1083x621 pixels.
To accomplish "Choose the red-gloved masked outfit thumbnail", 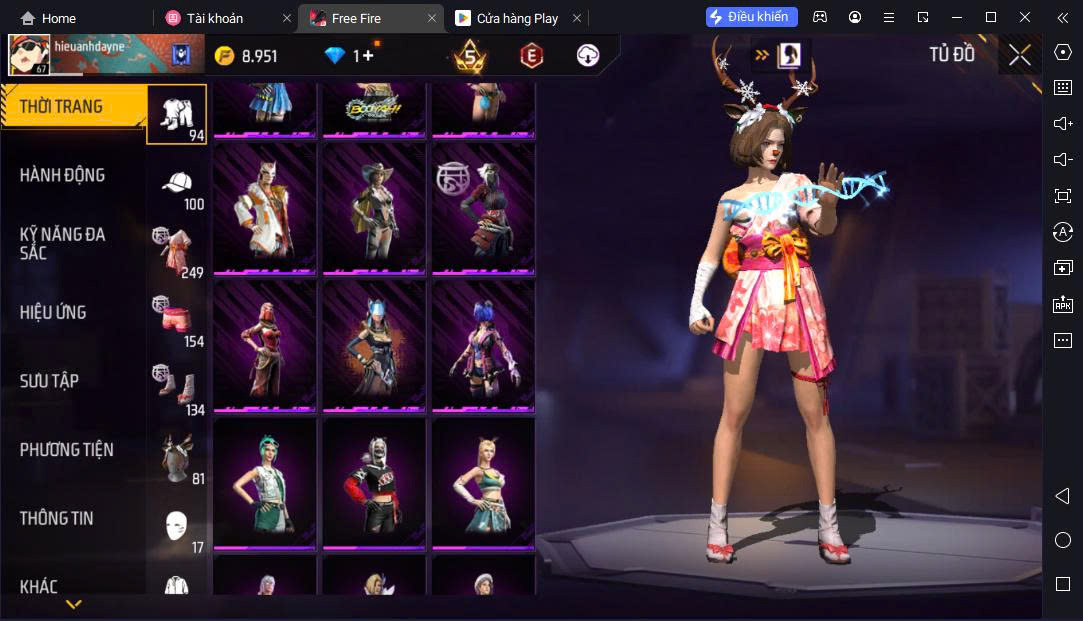I will pyautogui.click(x=375, y=482).
